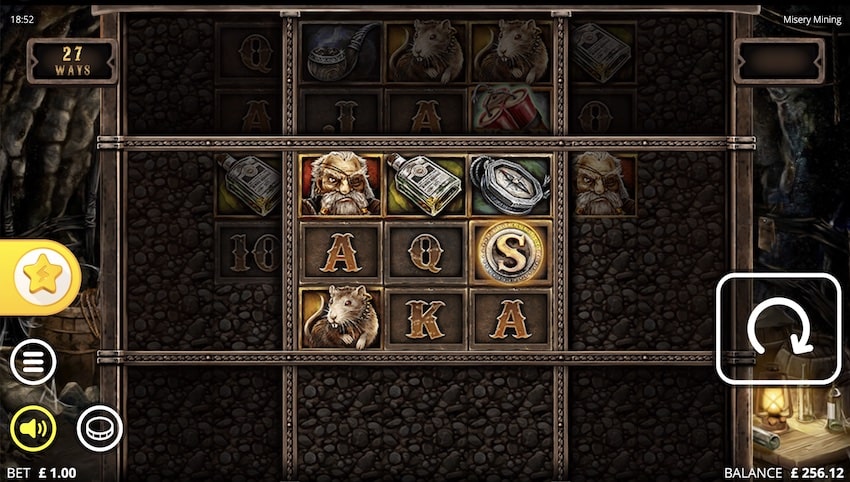850x482 pixels.
Task: Open the coin bet settings
Action: point(99,429)
